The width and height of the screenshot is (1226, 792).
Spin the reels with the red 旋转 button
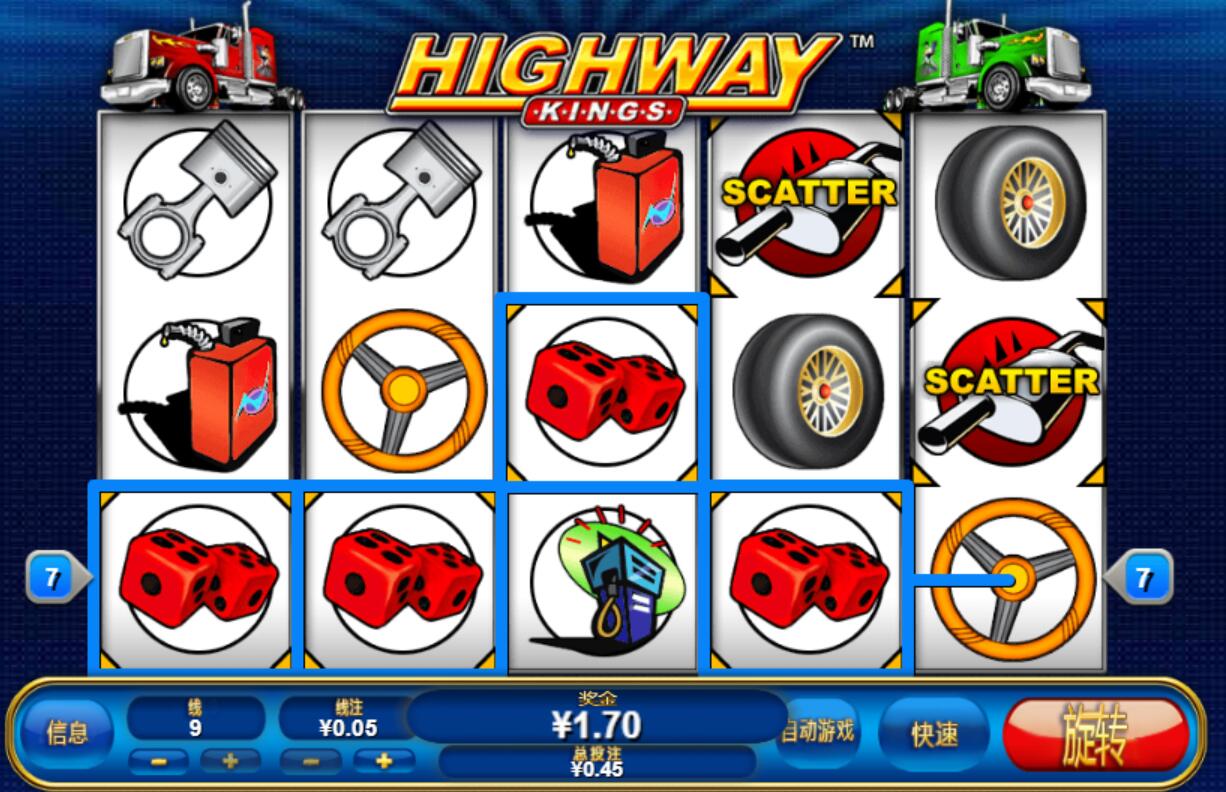[x=1095, y=735]
